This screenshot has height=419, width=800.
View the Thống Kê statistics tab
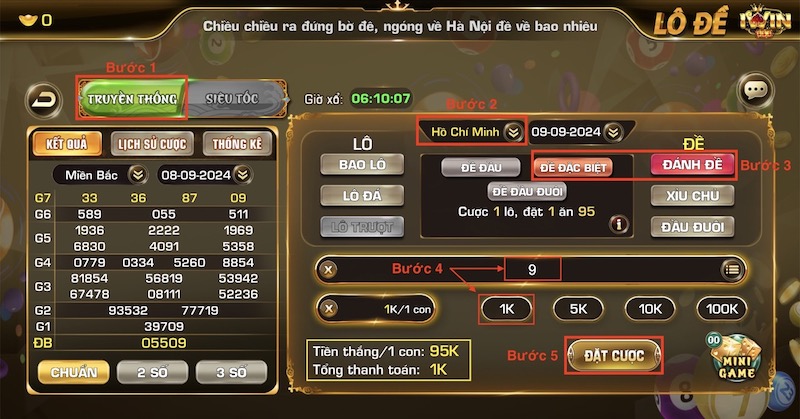point(237,144)
